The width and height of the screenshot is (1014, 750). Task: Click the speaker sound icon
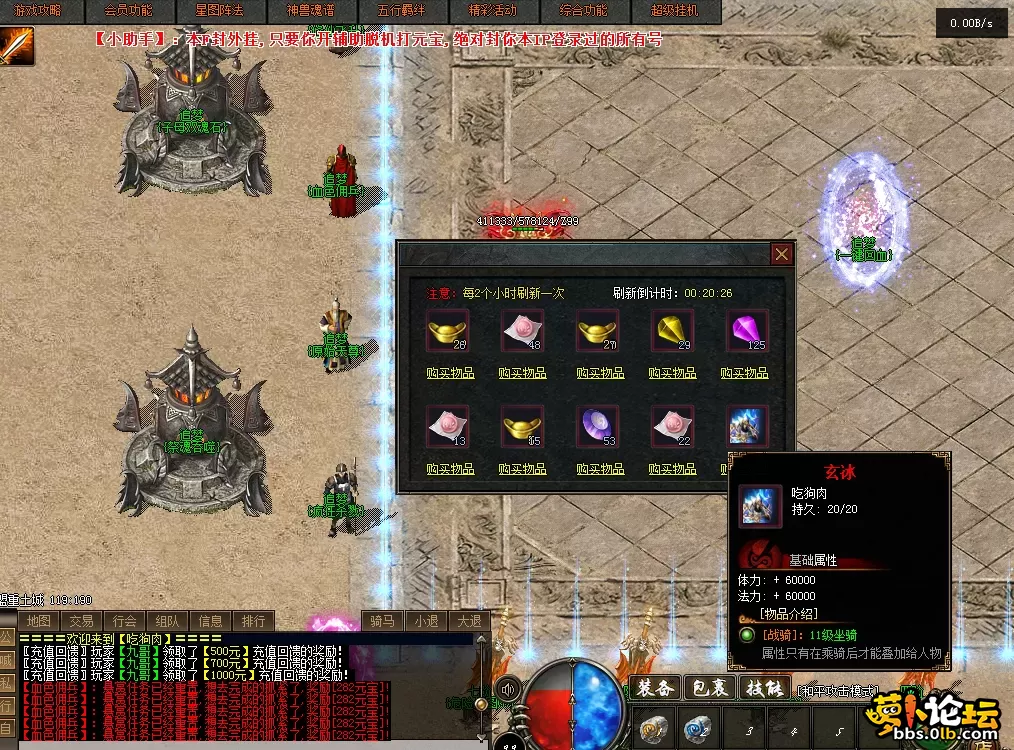tap(509, 688)
